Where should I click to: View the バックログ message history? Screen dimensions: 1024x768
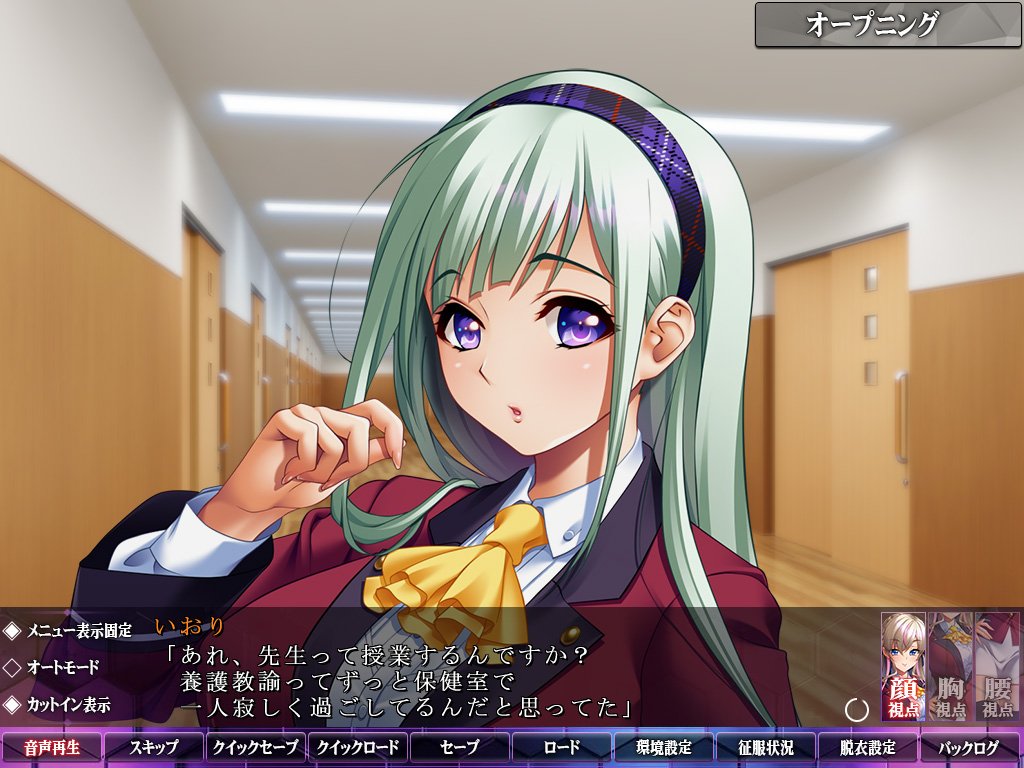coord(970,747)
